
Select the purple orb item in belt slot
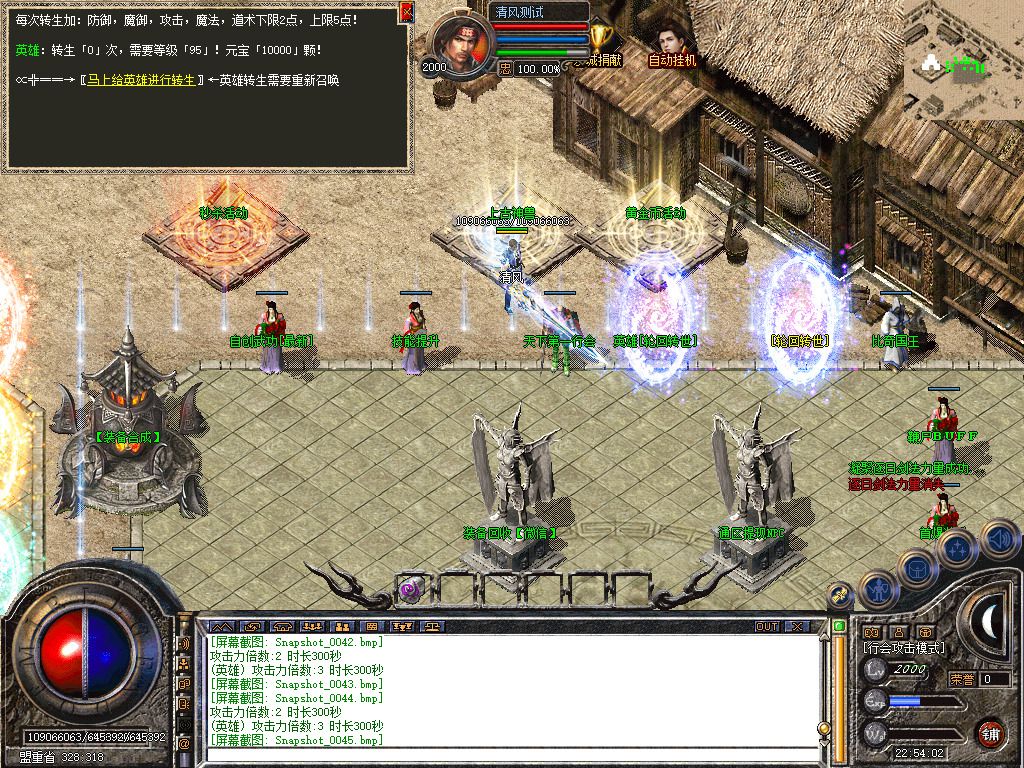point(411,589)
